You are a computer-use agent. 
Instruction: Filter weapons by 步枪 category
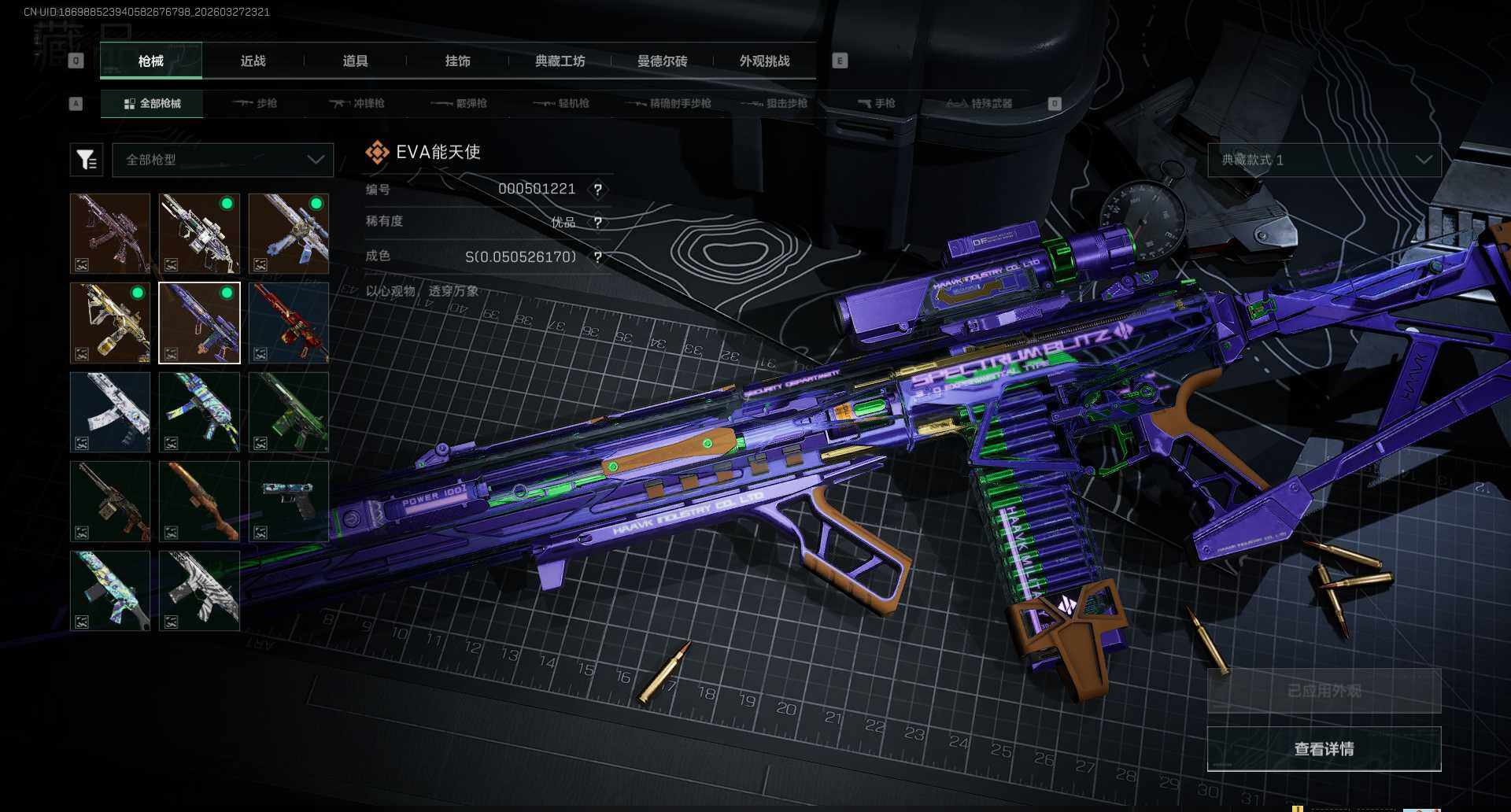point(255,103)
